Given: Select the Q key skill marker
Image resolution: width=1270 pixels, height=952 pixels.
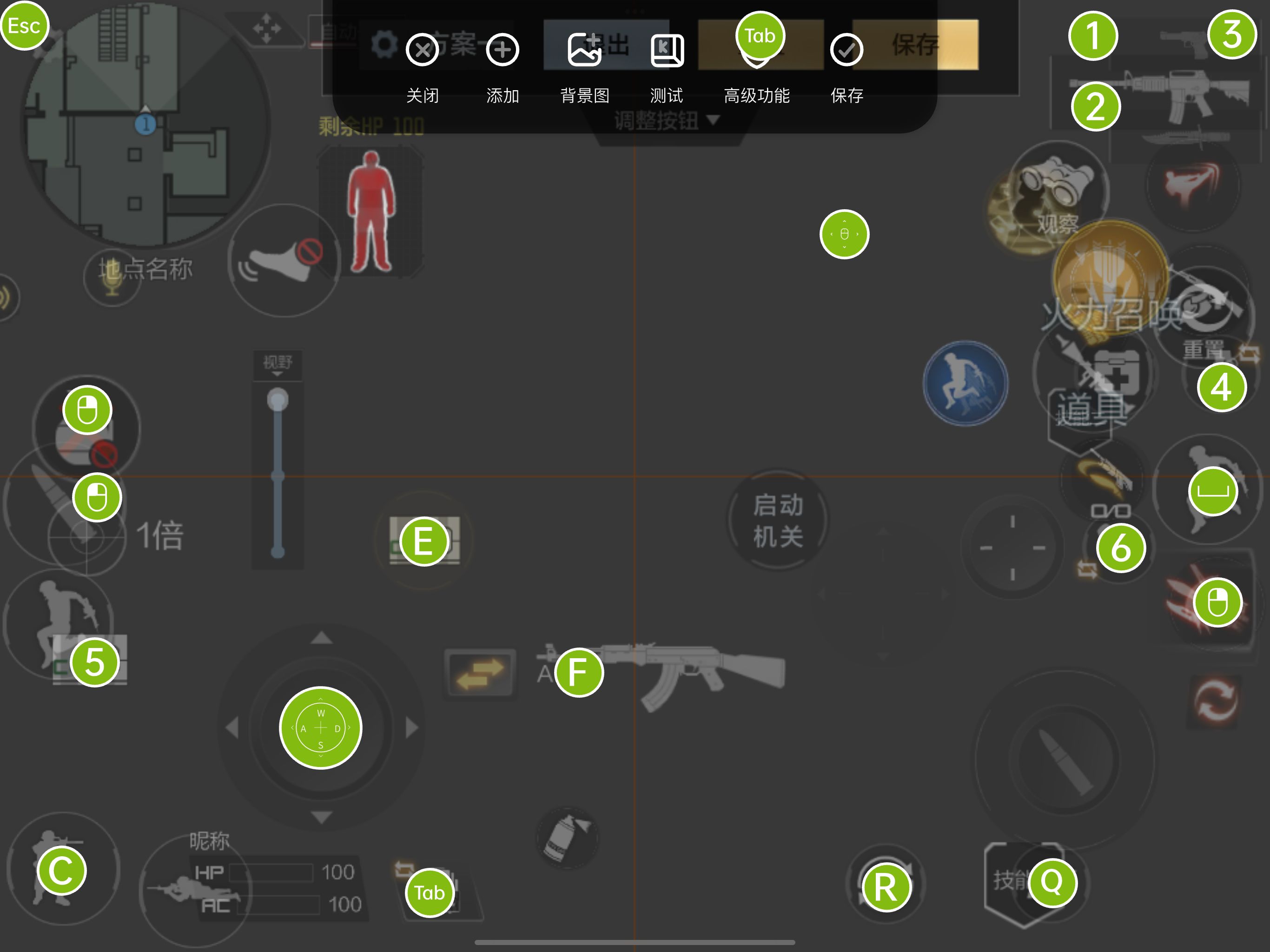Looking at the screenshot, I should click(x=1052, y=882).
